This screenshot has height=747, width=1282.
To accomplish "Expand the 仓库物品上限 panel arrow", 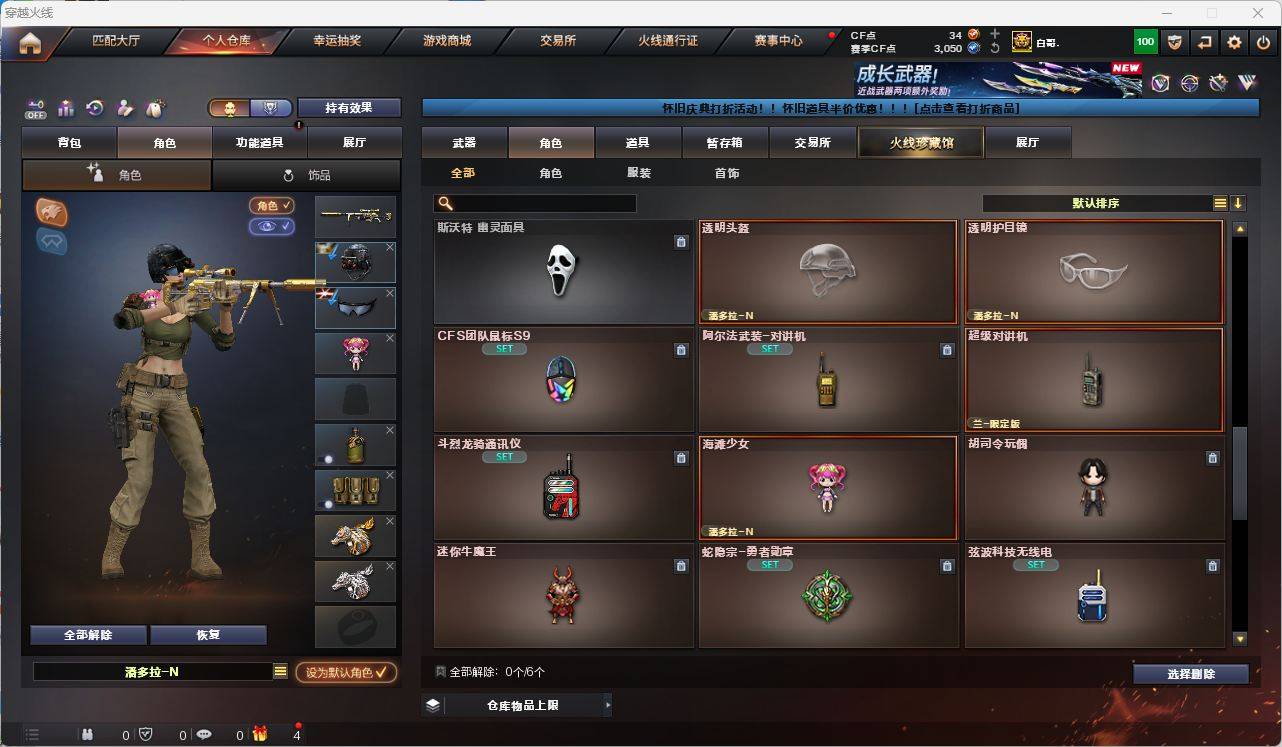I will (608, 704).
